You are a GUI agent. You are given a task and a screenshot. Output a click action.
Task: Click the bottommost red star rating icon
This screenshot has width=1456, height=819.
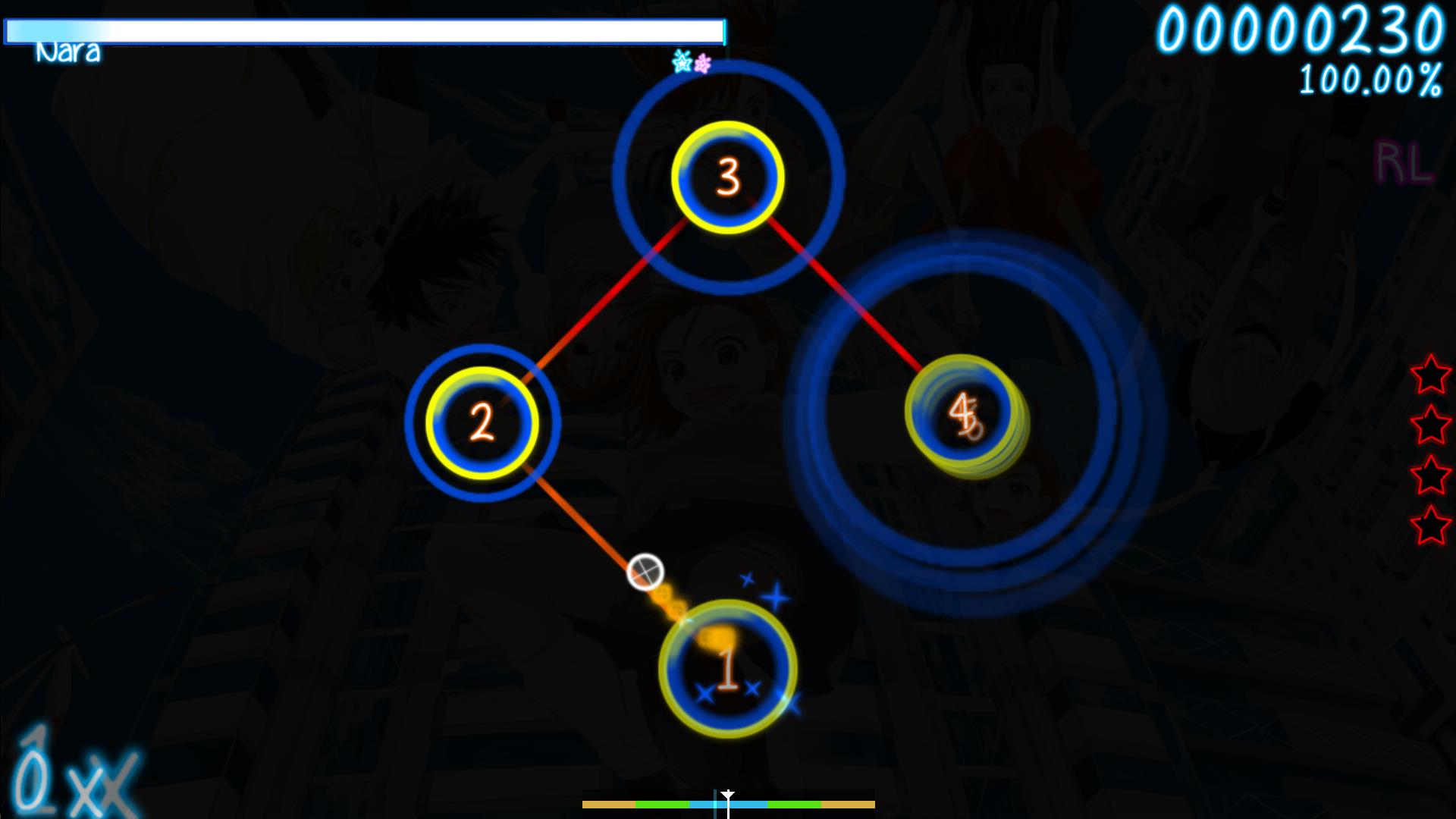click(1429, 523)
